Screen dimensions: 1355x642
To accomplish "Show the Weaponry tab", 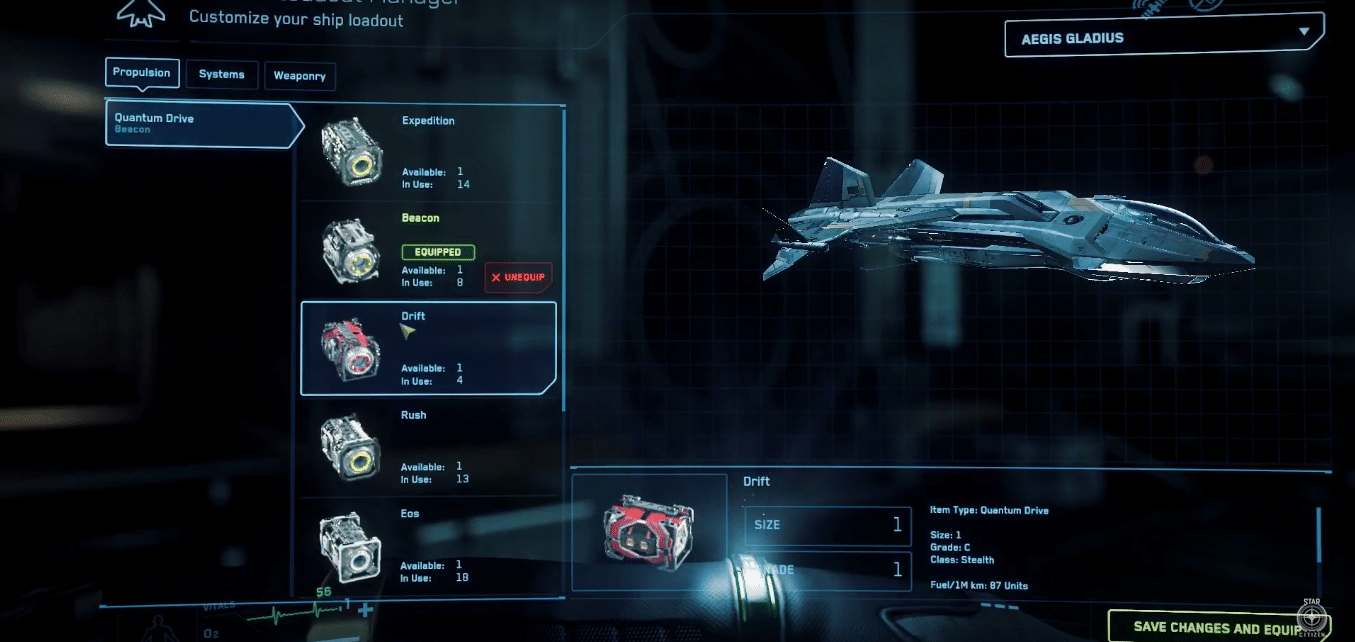I will 300,77.
